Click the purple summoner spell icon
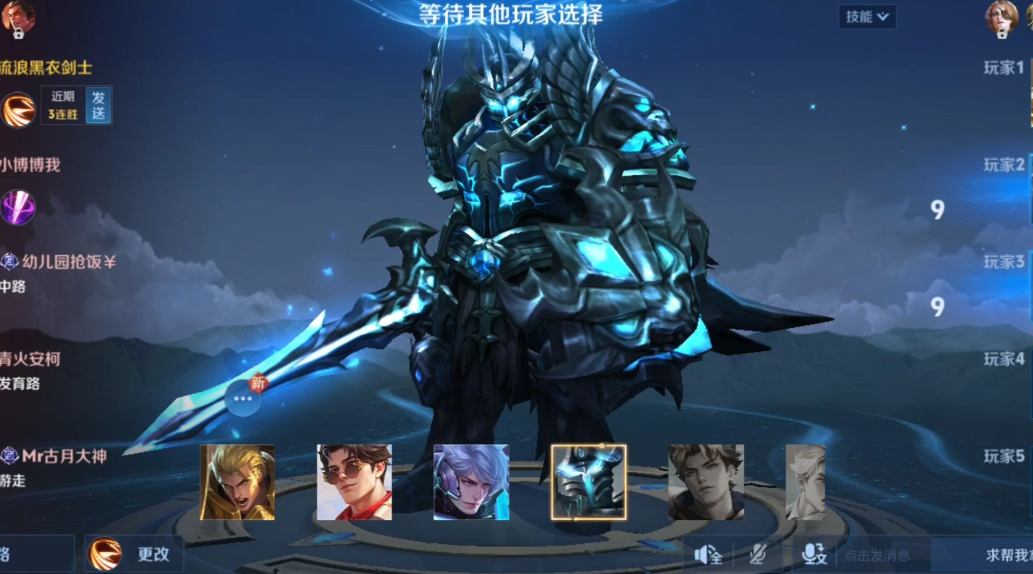1033x574 pixels. coord(18,207)
